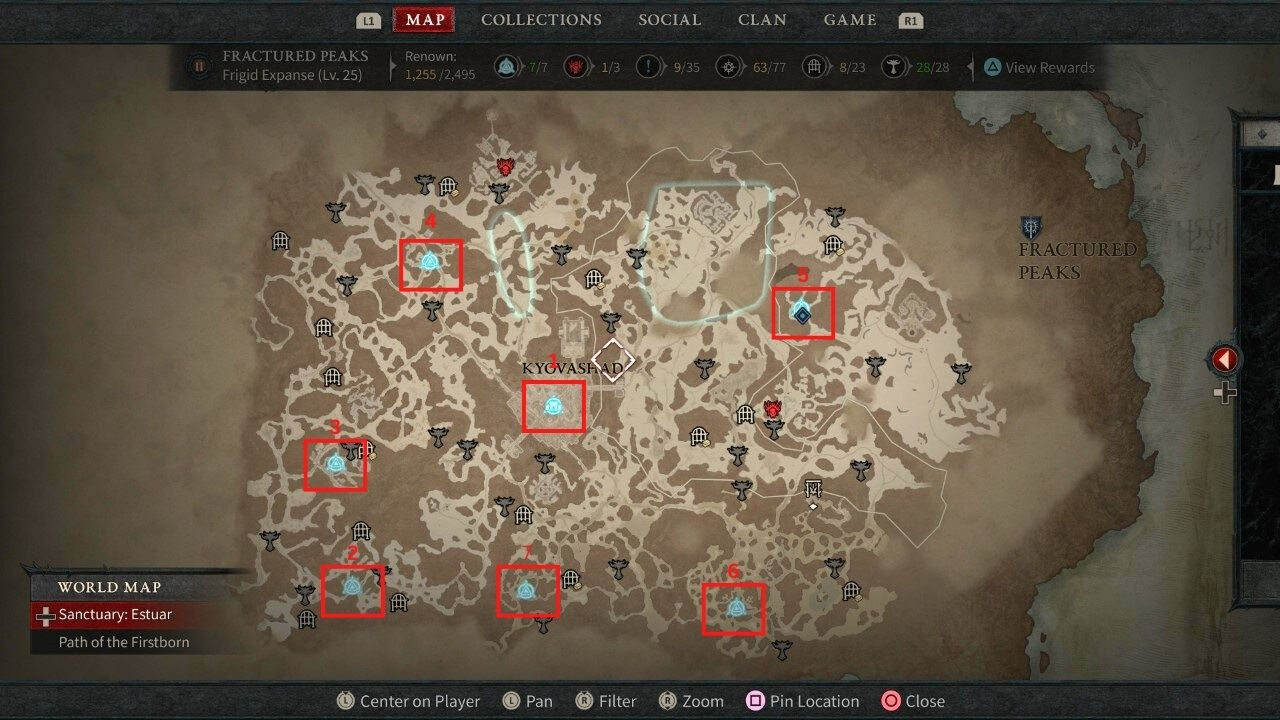This screenshot has height=720, width=1280.
Task: Open the SOCIAL menu
Action: click(x=669, y=19)
